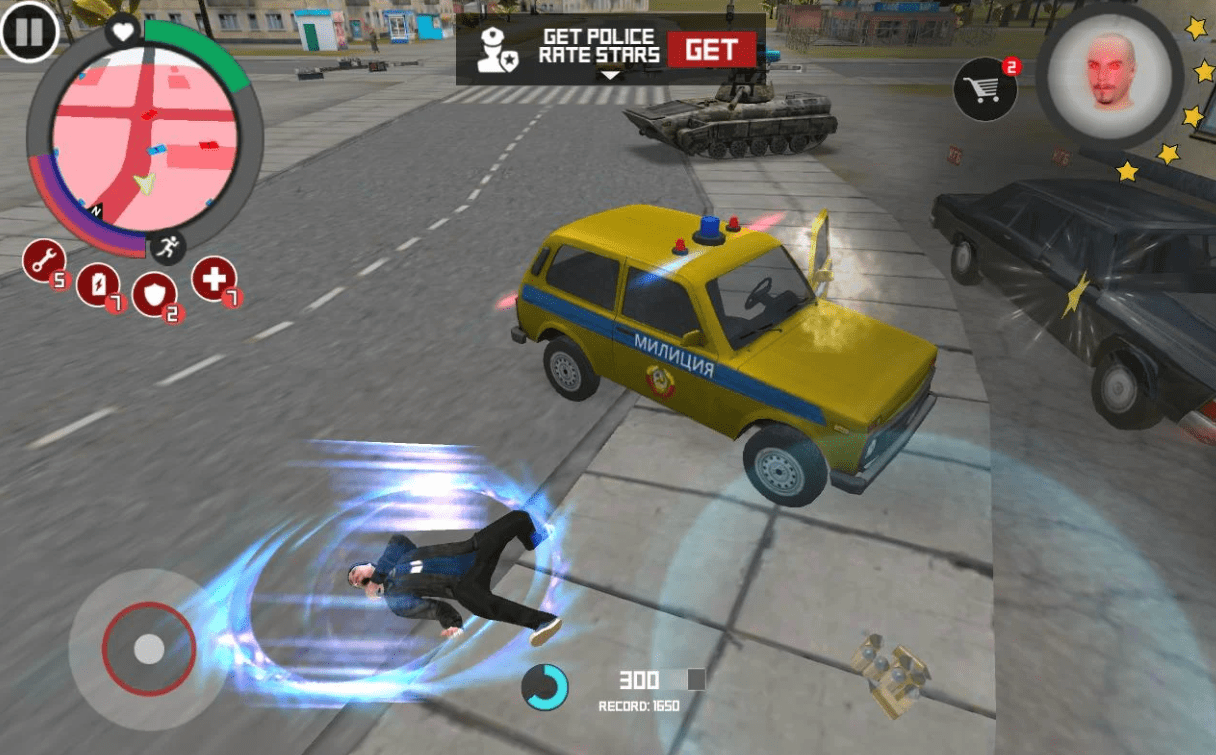The width and height of the screenshot is (1216, 755).
Task: Use the medkit plus item
Action: click(214, 279)
